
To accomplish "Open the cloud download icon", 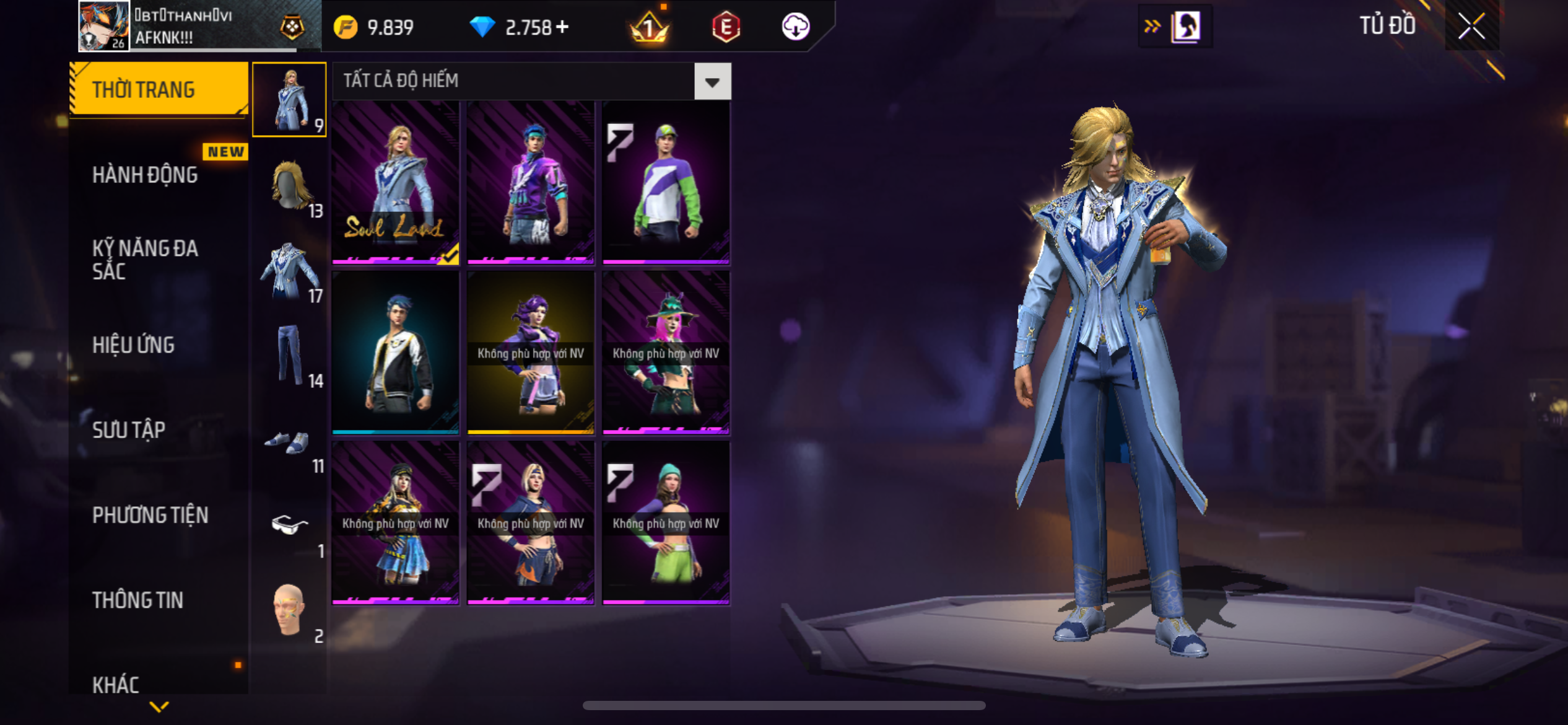I will [x=795, y=27].
